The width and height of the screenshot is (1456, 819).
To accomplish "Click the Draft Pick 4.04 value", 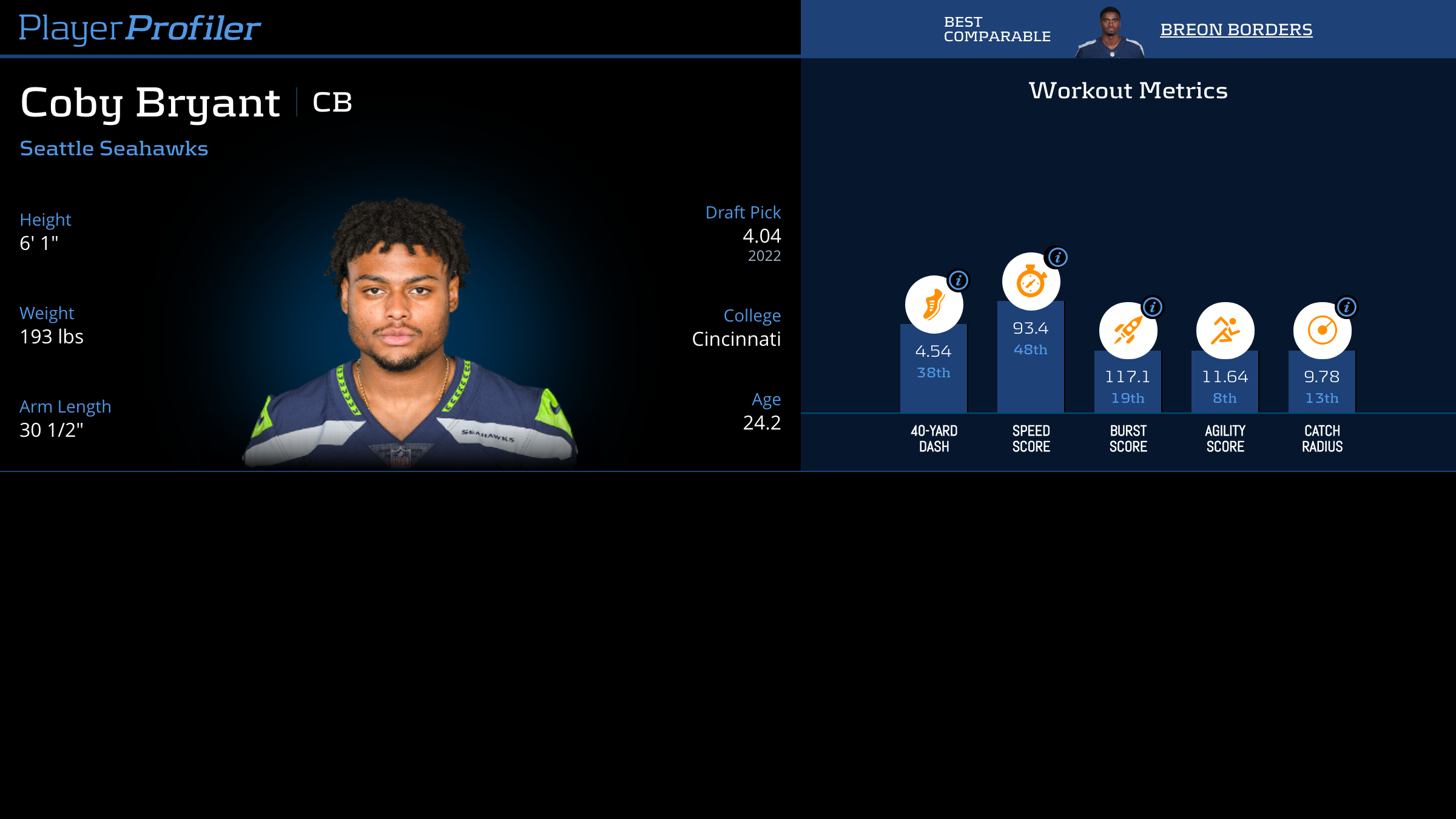I will (x=761, y=237).
